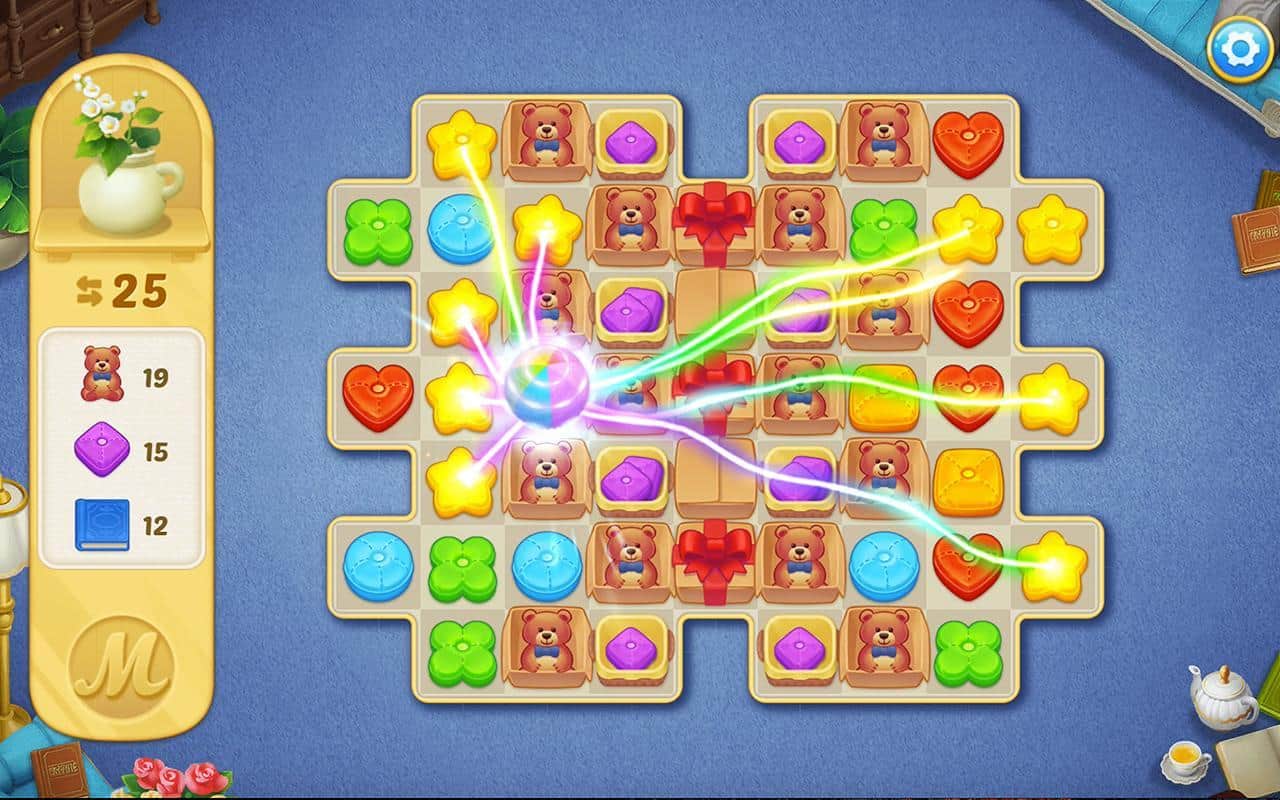Select the blue book goal icon
The height and width of the screenshot is (800, 1280).
click(x=102, y=525)
